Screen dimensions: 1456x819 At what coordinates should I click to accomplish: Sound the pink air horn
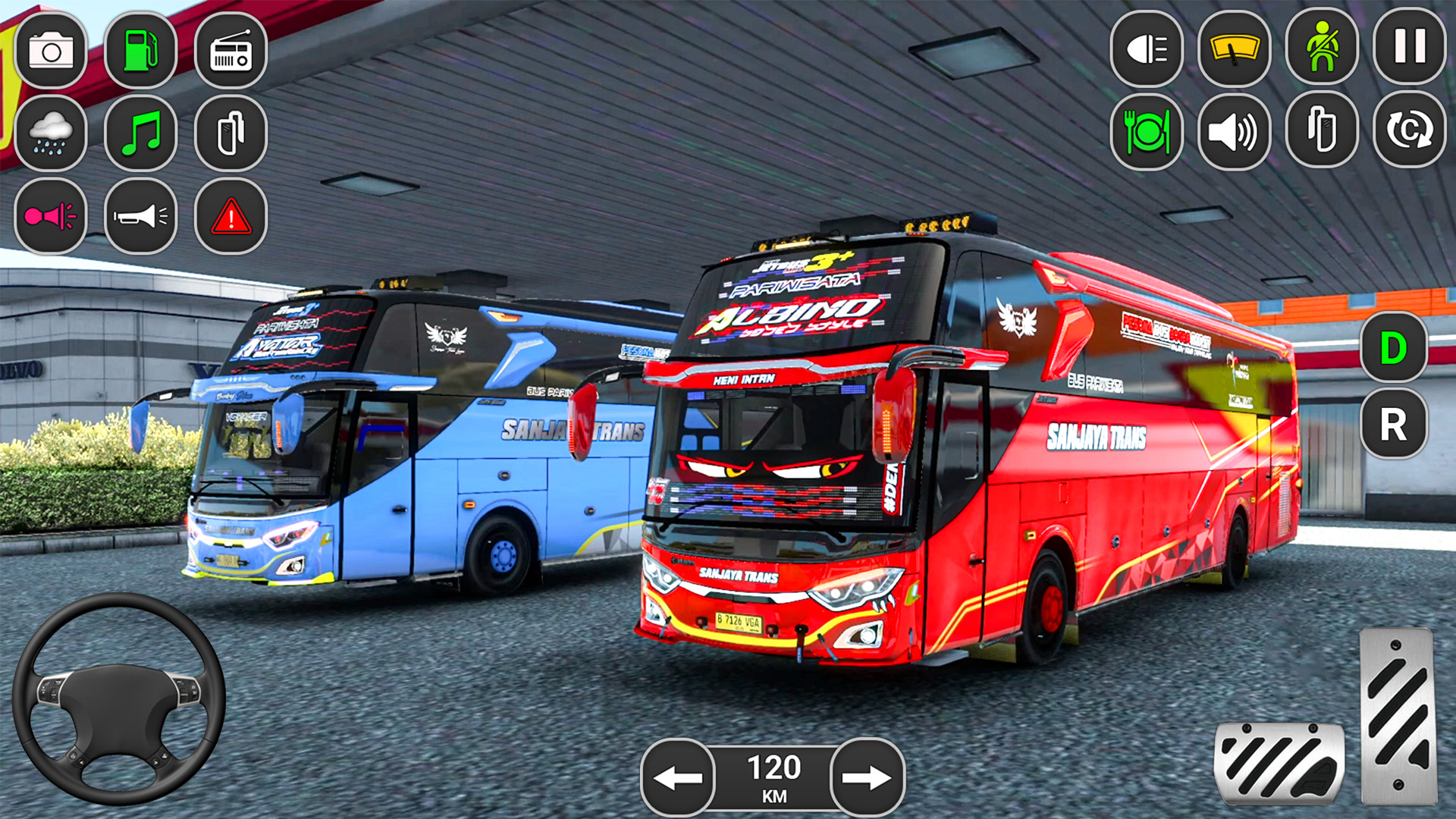point(52,218)
